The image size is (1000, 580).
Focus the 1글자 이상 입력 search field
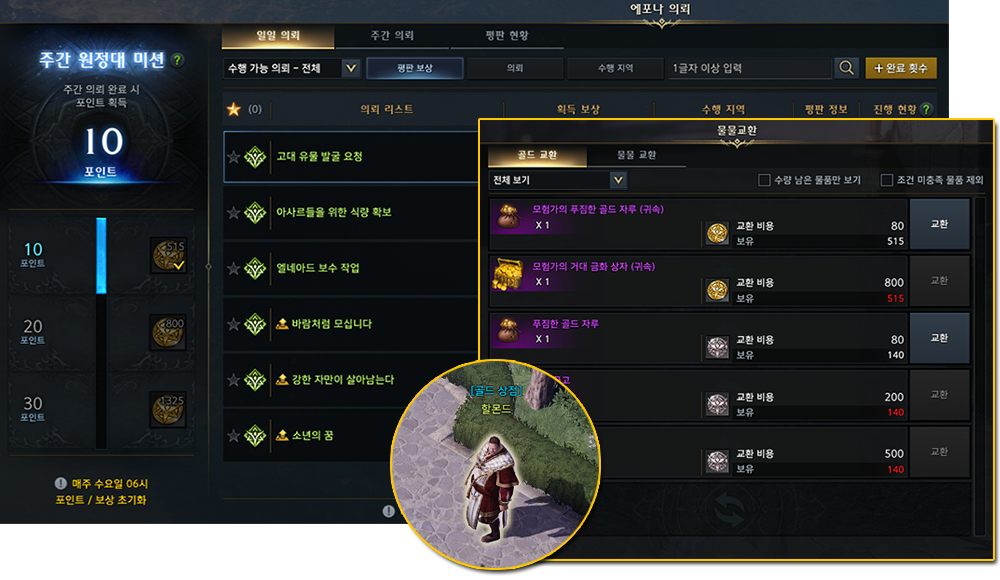point(750,68)
